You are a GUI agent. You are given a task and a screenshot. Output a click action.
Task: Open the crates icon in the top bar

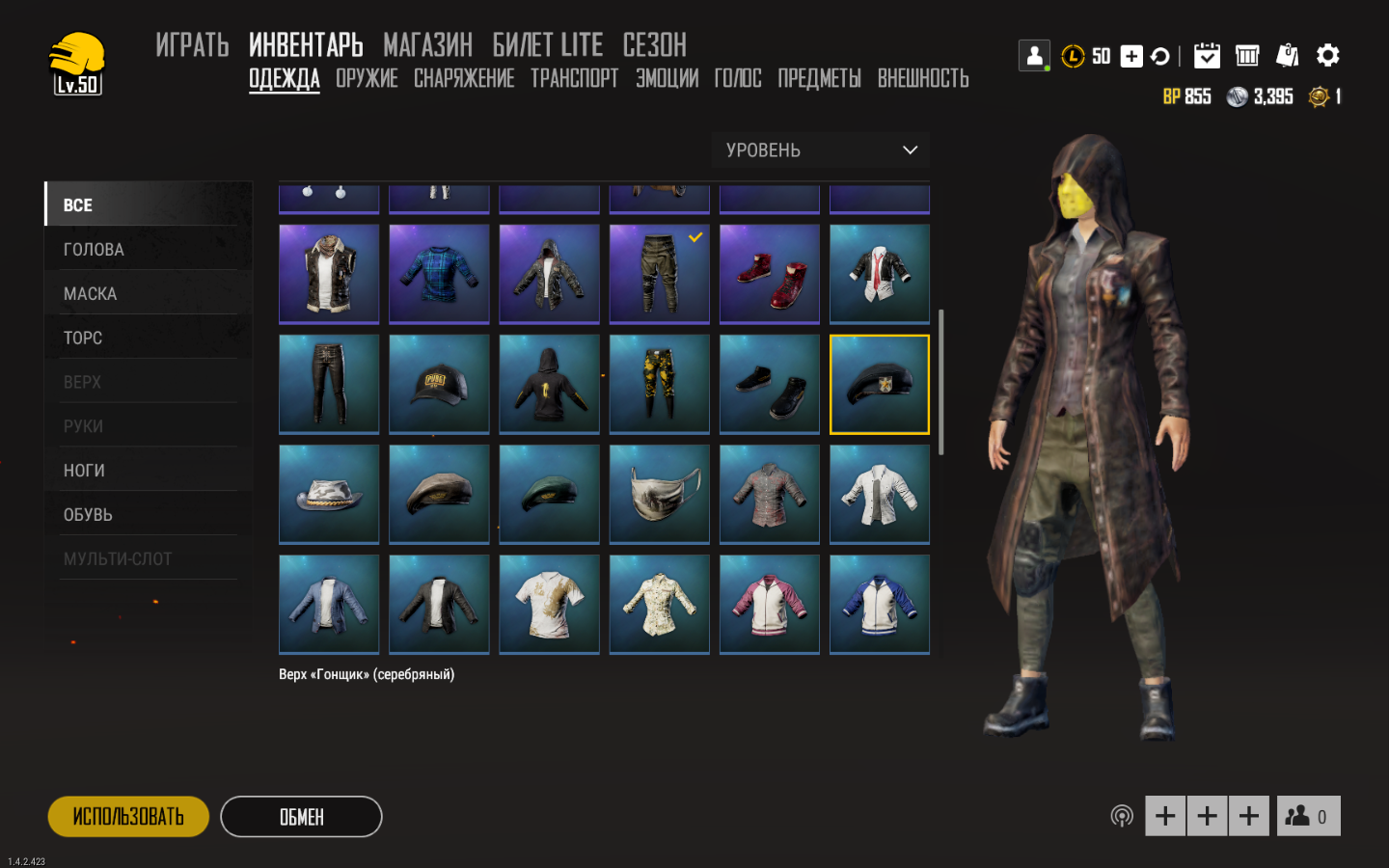point(1246,55)
